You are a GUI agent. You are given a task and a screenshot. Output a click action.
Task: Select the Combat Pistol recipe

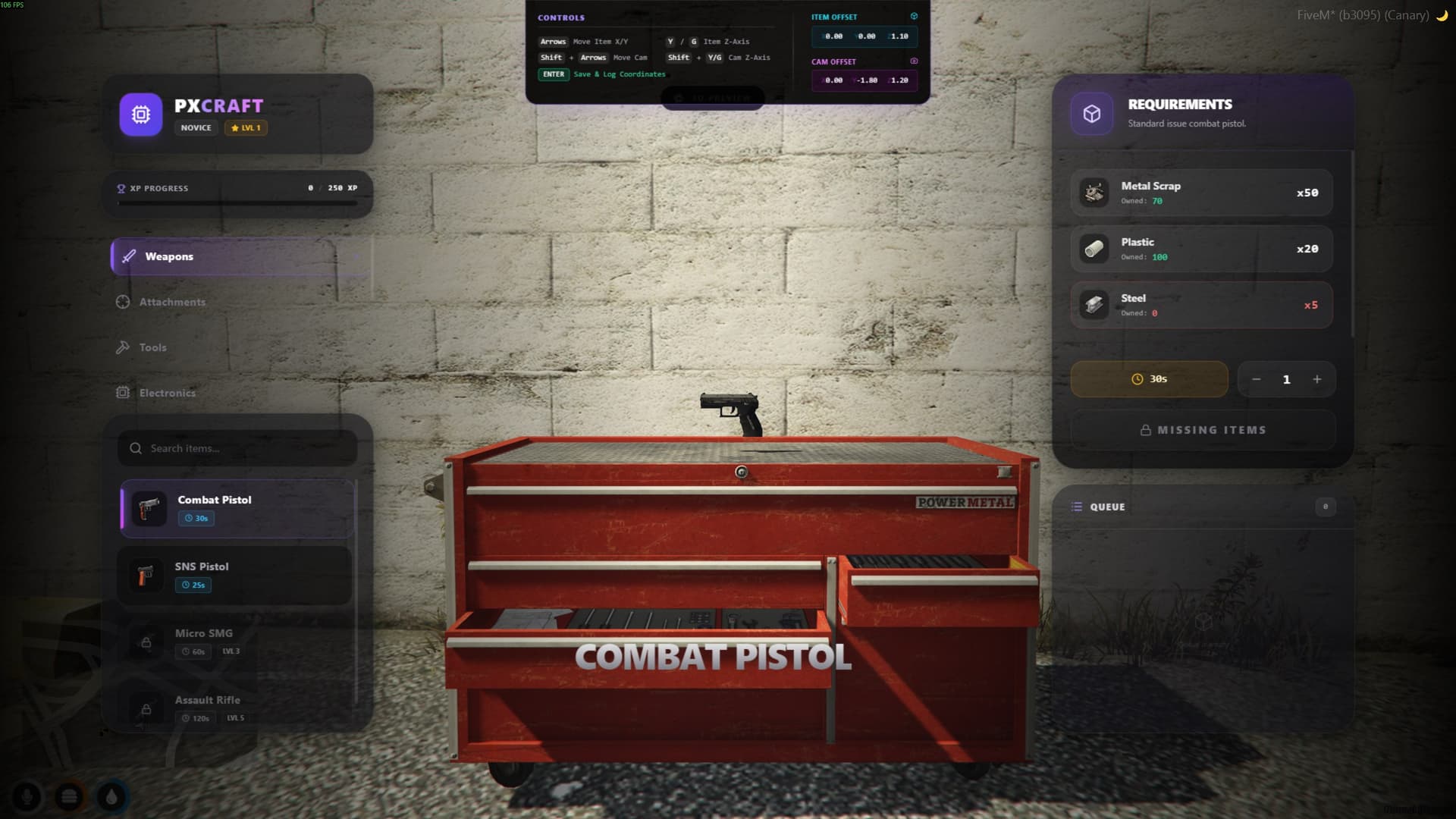[235, 508]
